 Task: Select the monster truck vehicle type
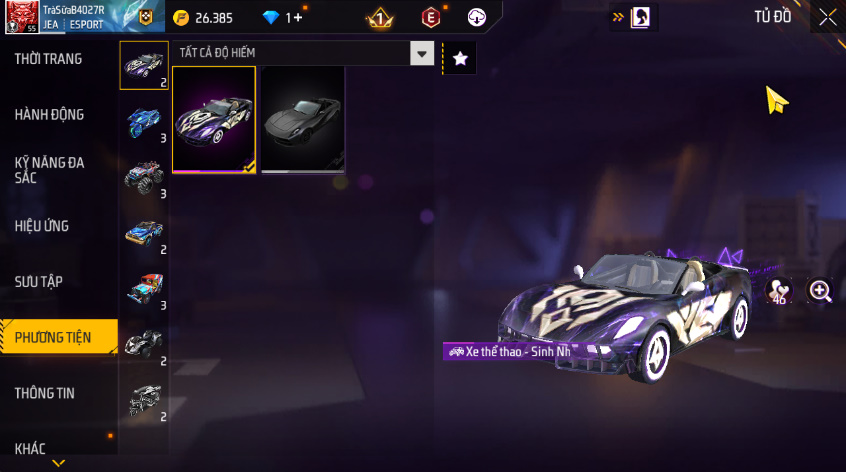144,177
